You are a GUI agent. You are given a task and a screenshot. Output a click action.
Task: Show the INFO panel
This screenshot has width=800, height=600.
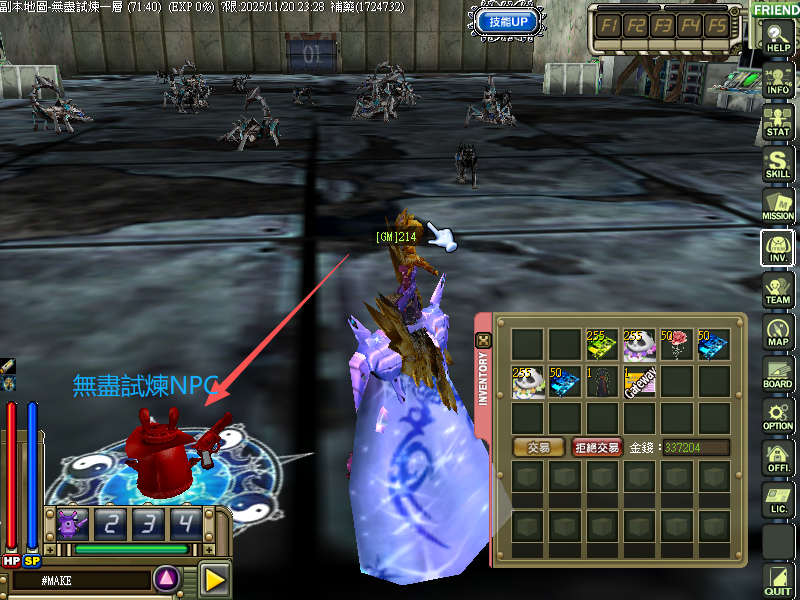[778, 78]
